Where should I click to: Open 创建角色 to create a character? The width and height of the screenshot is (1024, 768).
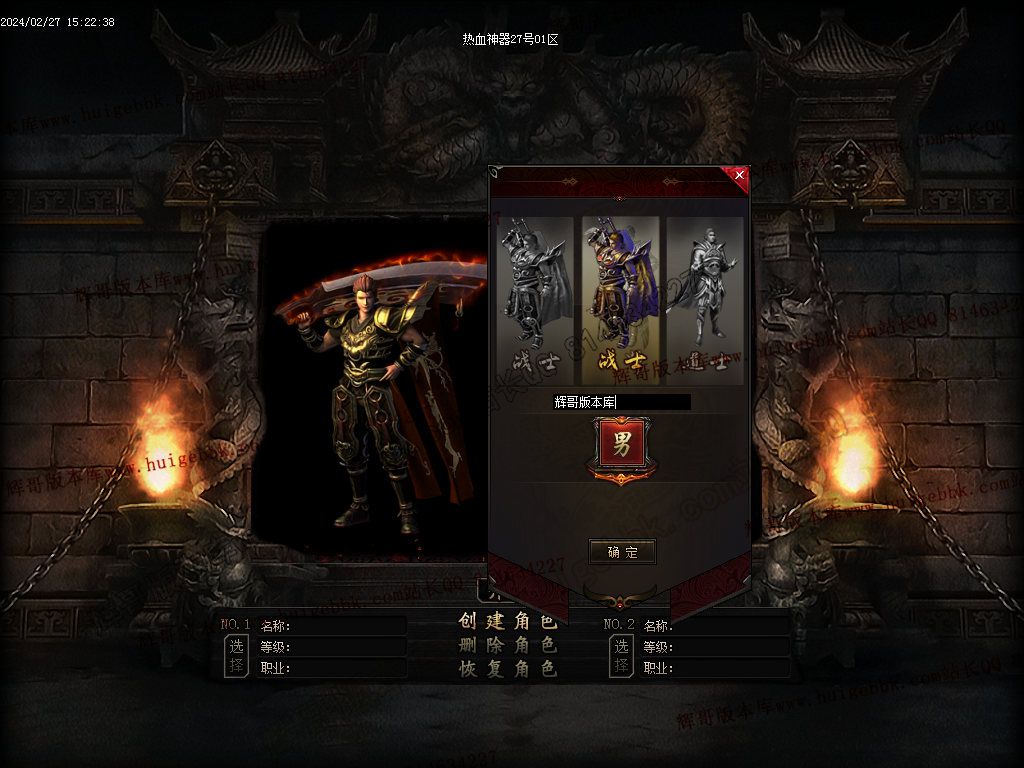tap(507, 621)
